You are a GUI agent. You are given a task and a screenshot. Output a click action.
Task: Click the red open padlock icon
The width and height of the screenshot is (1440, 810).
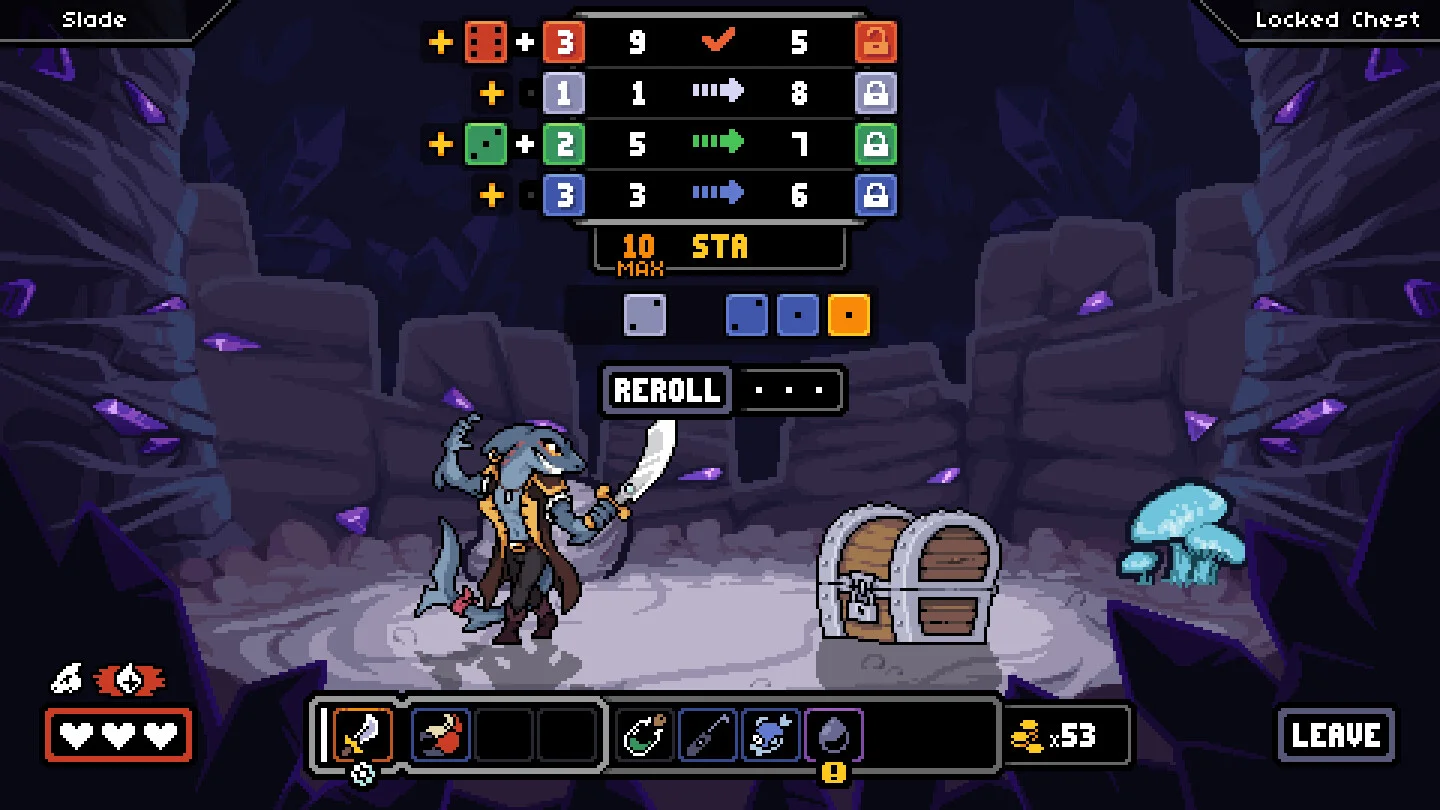click(876, 43)
